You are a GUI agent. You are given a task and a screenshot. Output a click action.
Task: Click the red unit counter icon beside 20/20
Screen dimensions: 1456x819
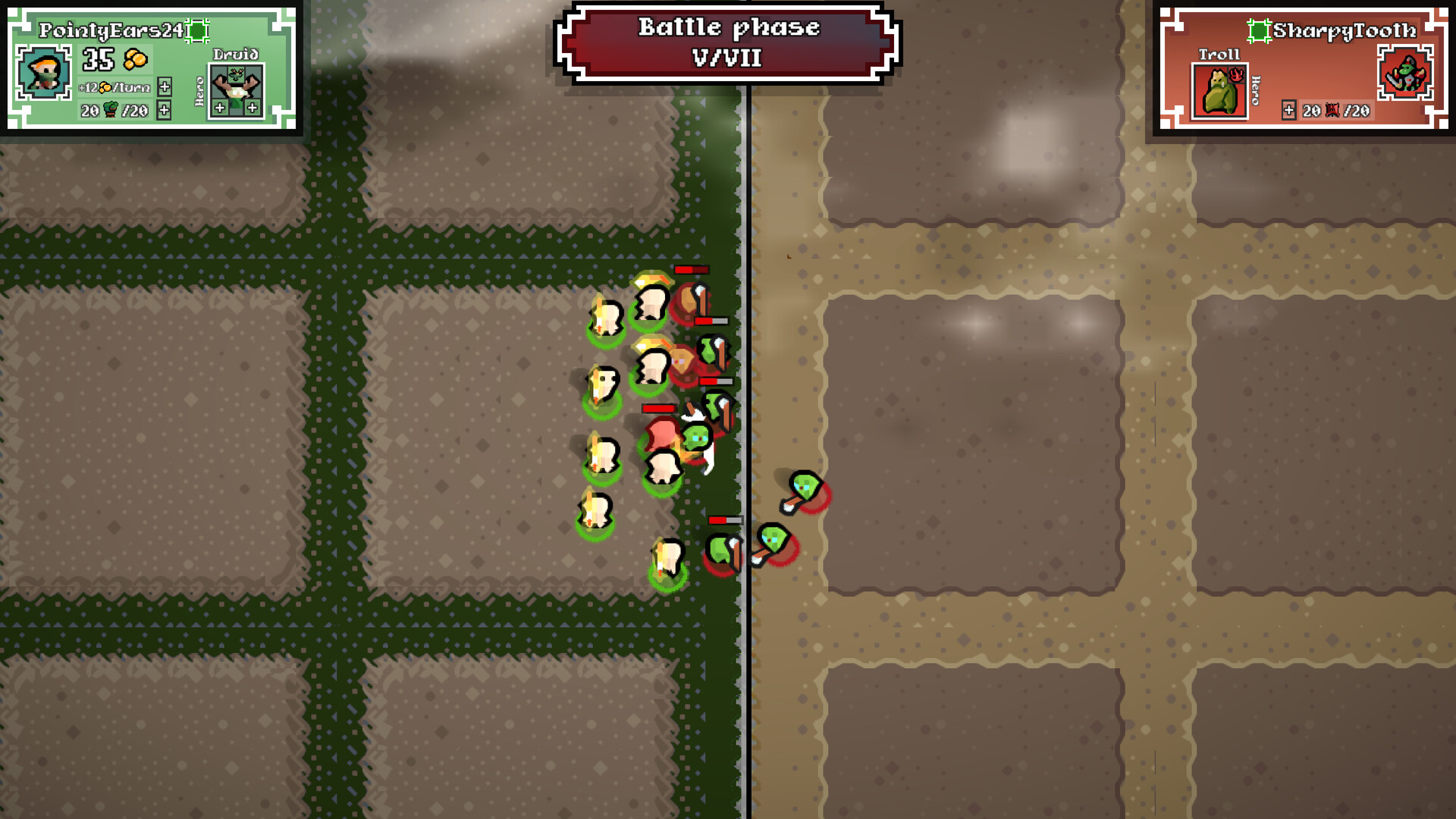pyautogui.click(x=1332, y=111)
